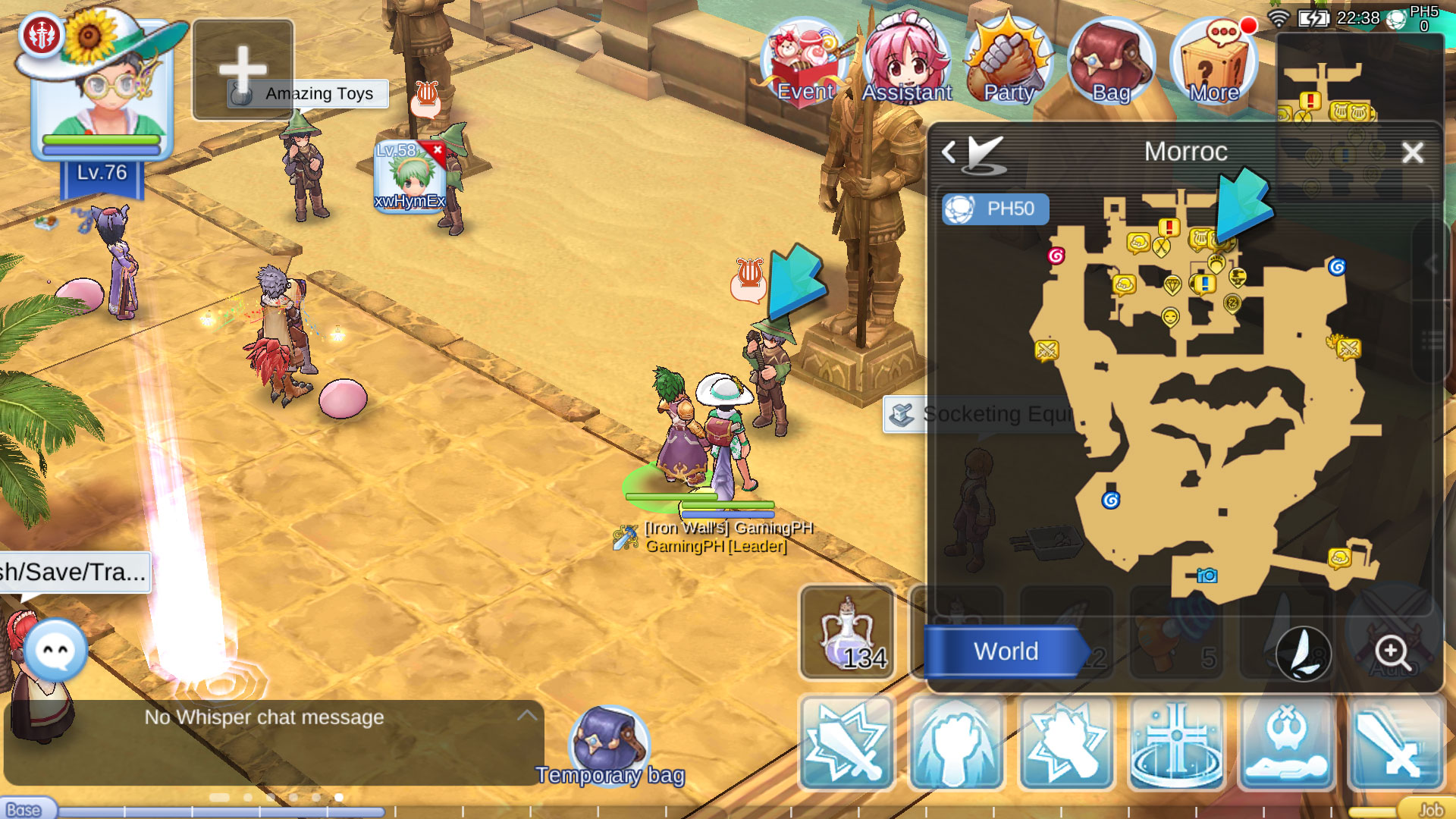Select the Bash skill icon
Screen dimensions: 1456x819
tap(848, 743)
